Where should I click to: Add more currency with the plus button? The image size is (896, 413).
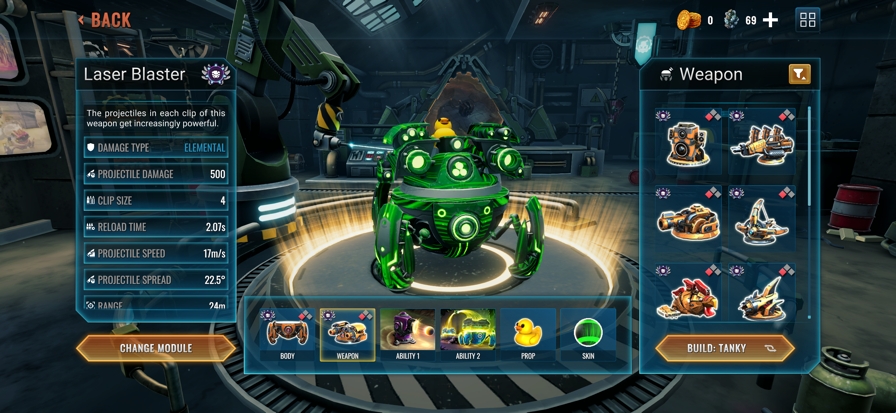tap(770, 20)
